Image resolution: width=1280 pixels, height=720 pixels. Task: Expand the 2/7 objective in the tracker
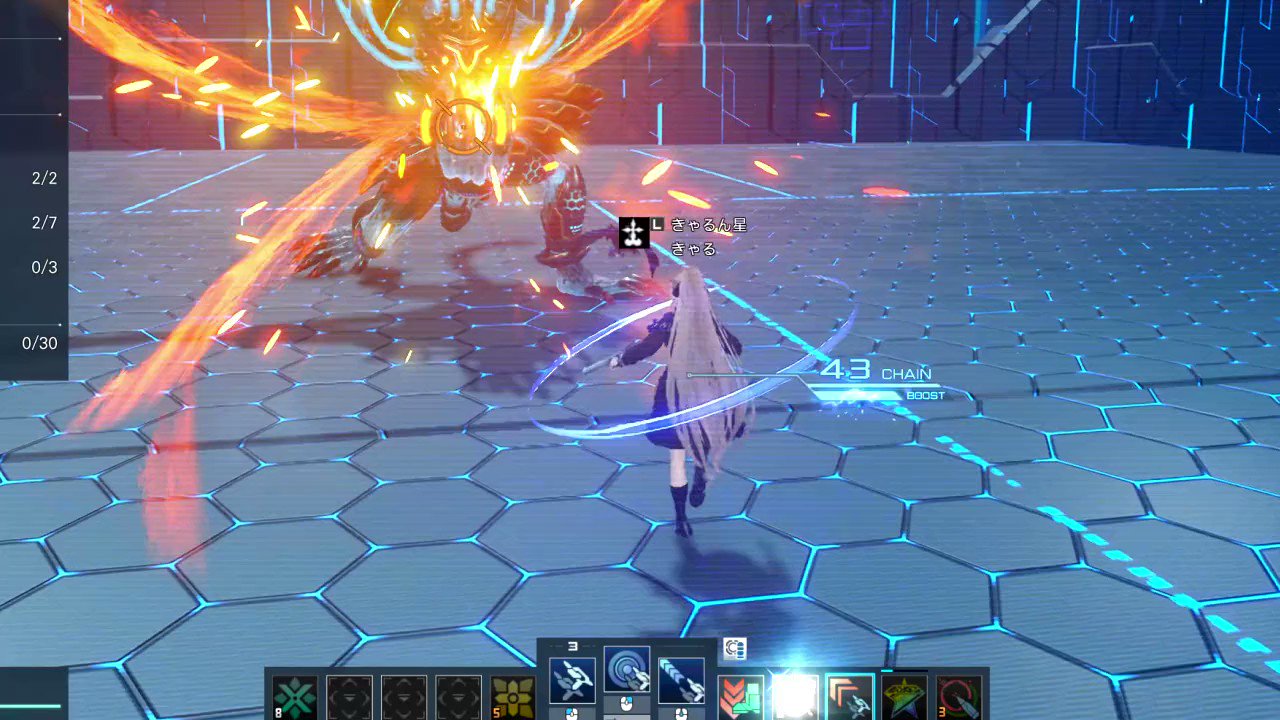[x=43, y=222]
